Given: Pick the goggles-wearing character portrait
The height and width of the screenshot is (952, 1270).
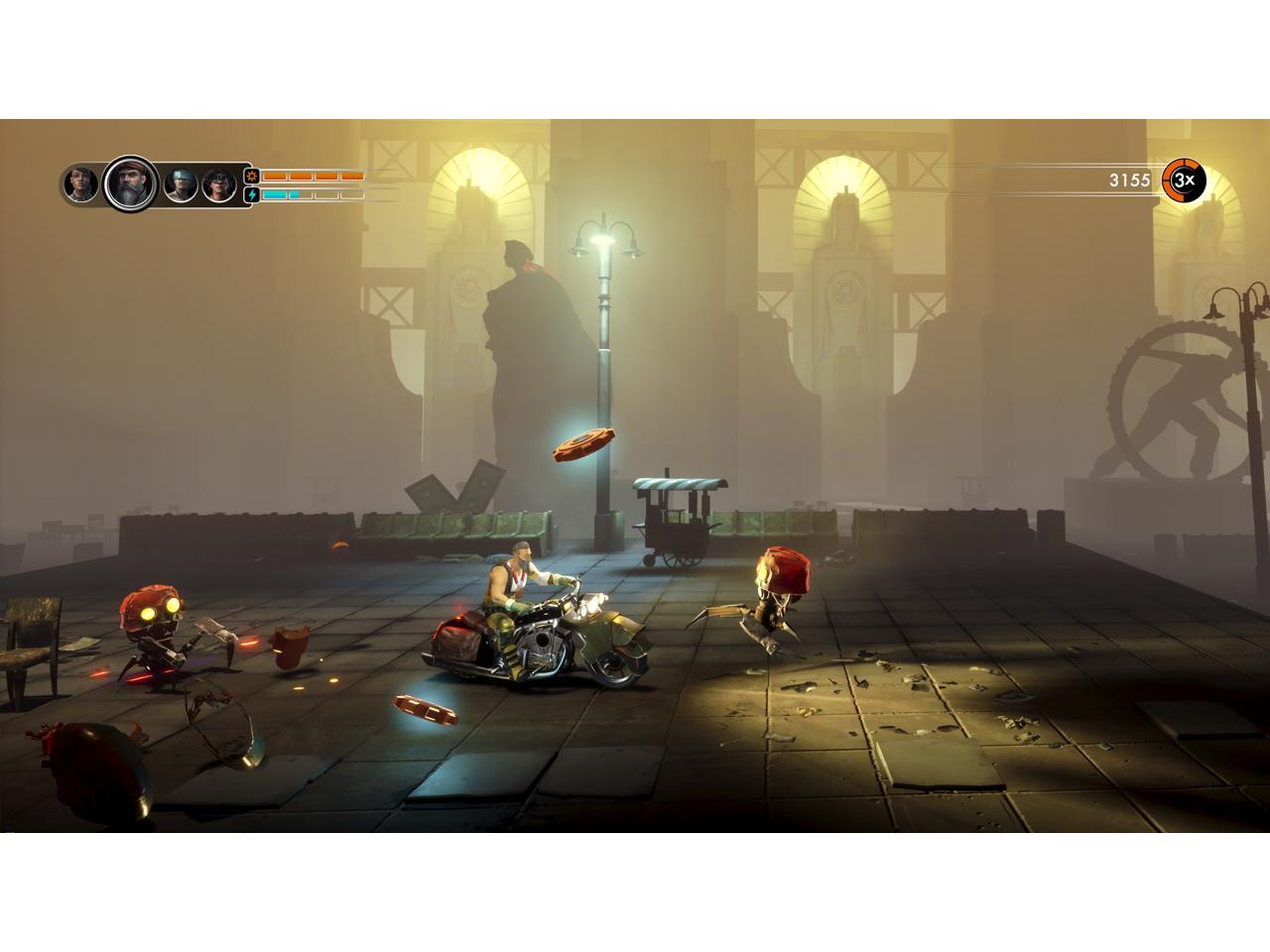Looking at the screenshot, I should (x=219, y=185).
